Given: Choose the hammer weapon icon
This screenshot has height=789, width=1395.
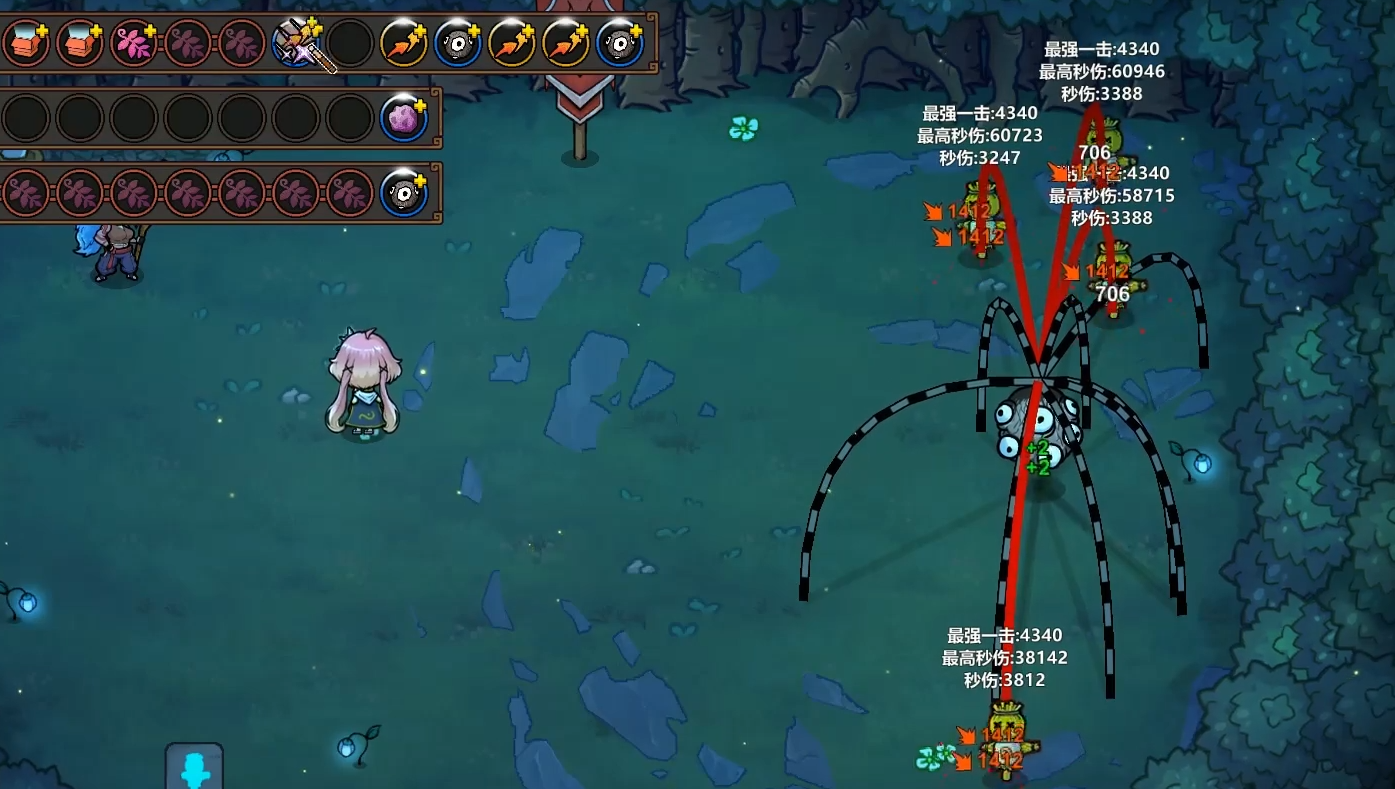Looking at the screenshot, I should point(298,44).
